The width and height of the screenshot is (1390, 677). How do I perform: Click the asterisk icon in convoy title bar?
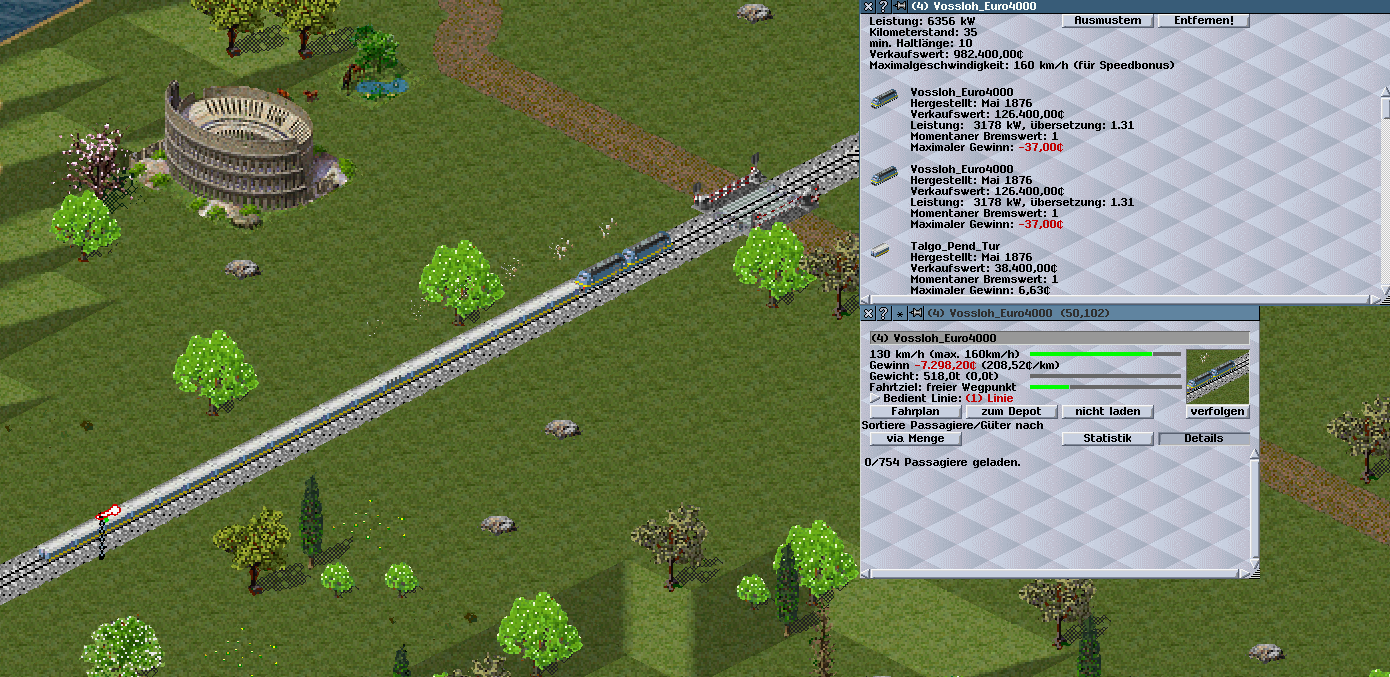[x=899, y=313]
